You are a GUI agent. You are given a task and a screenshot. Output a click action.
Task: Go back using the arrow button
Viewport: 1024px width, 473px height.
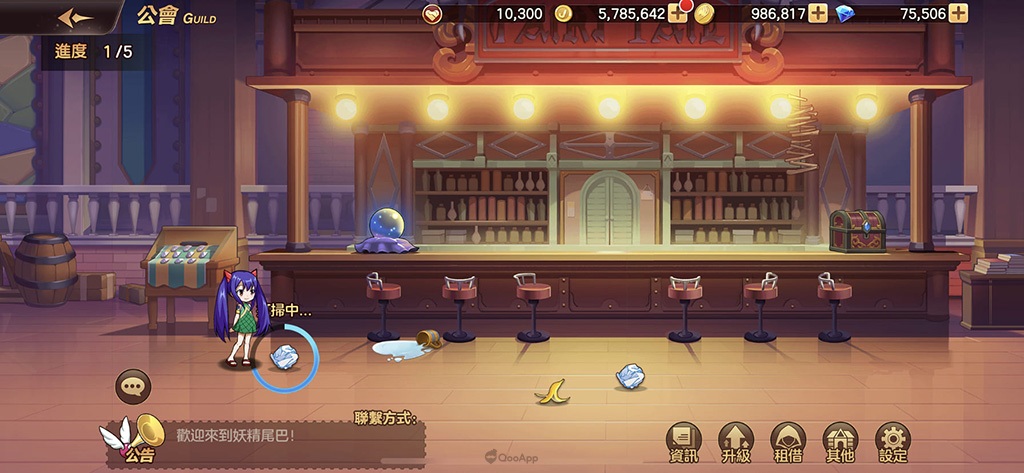pyautogui.click(x=76, y=18)
